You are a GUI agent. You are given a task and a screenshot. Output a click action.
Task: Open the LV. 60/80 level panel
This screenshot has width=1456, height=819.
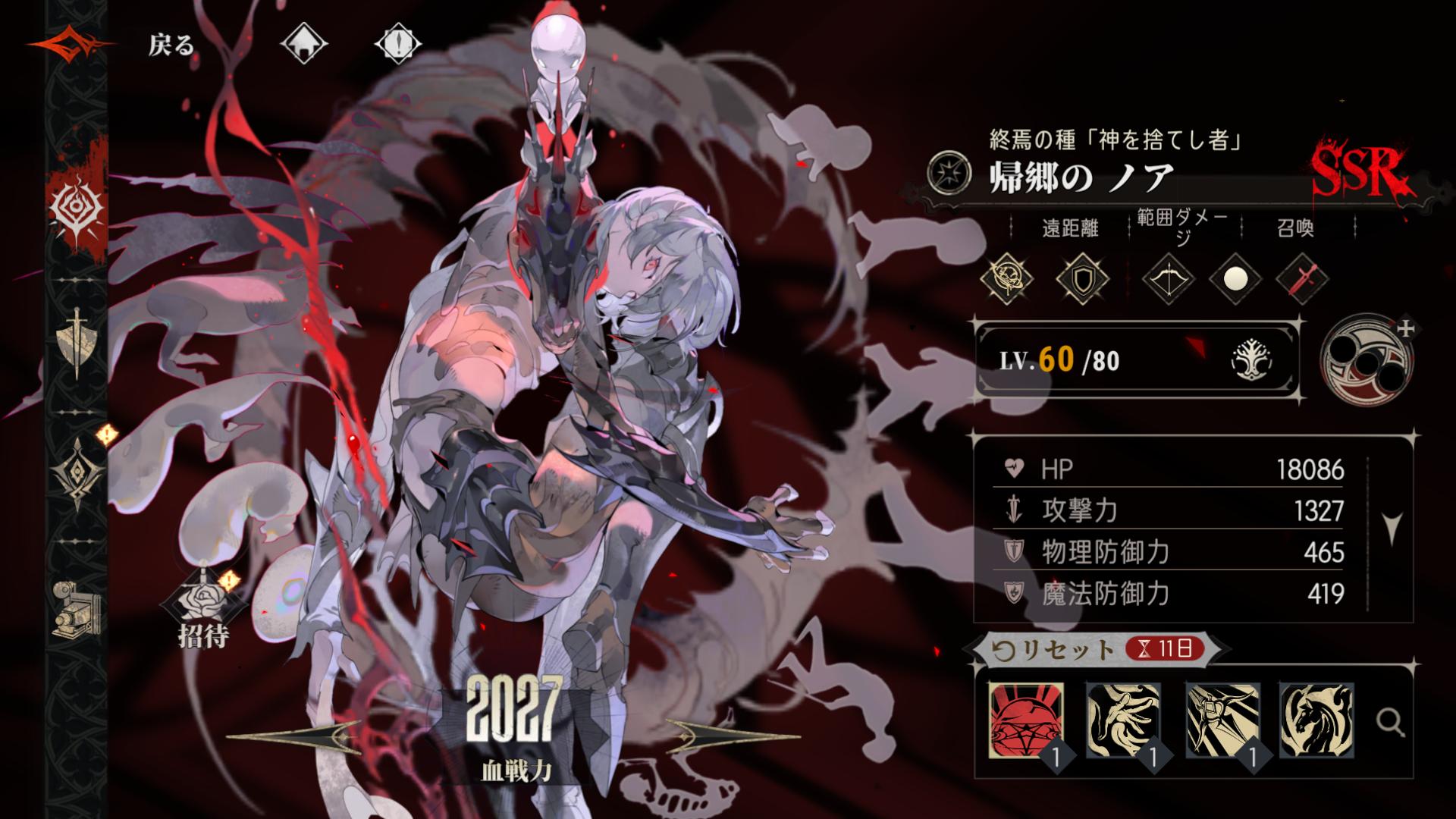(x=1135, y=360)
